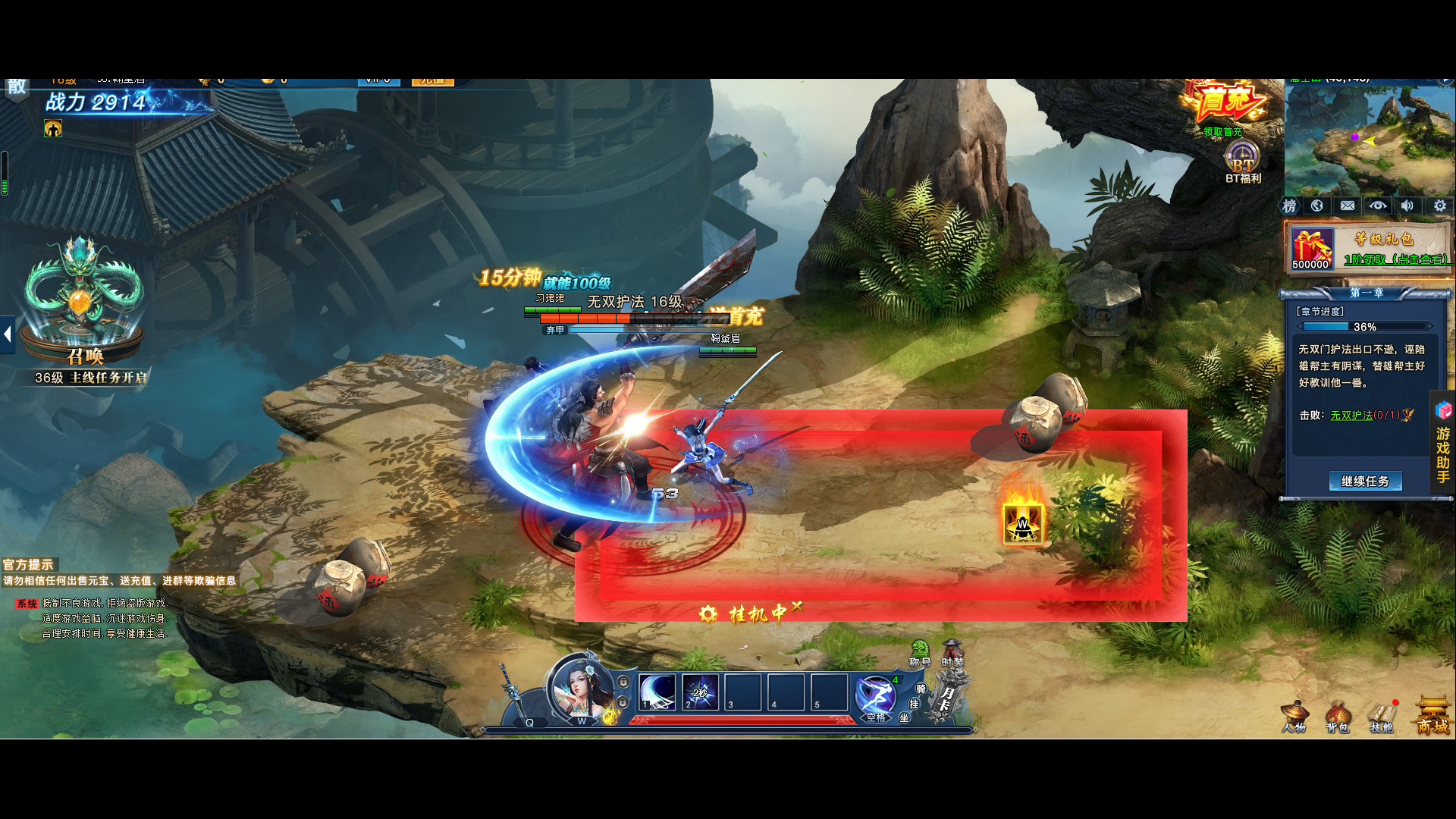Open the mail envelope icon
The height and width of the screenshot is (819, 1456).
pos(1348,206)
